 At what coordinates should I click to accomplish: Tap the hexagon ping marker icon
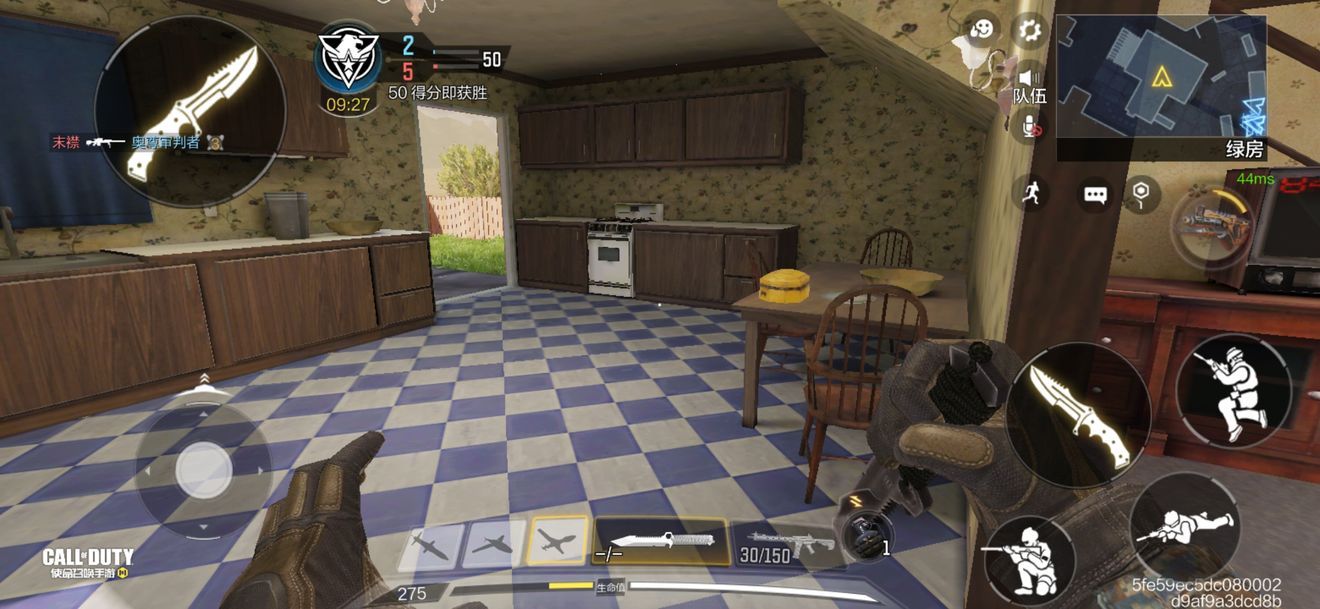pyautogui.click(x=1143, y=193)
